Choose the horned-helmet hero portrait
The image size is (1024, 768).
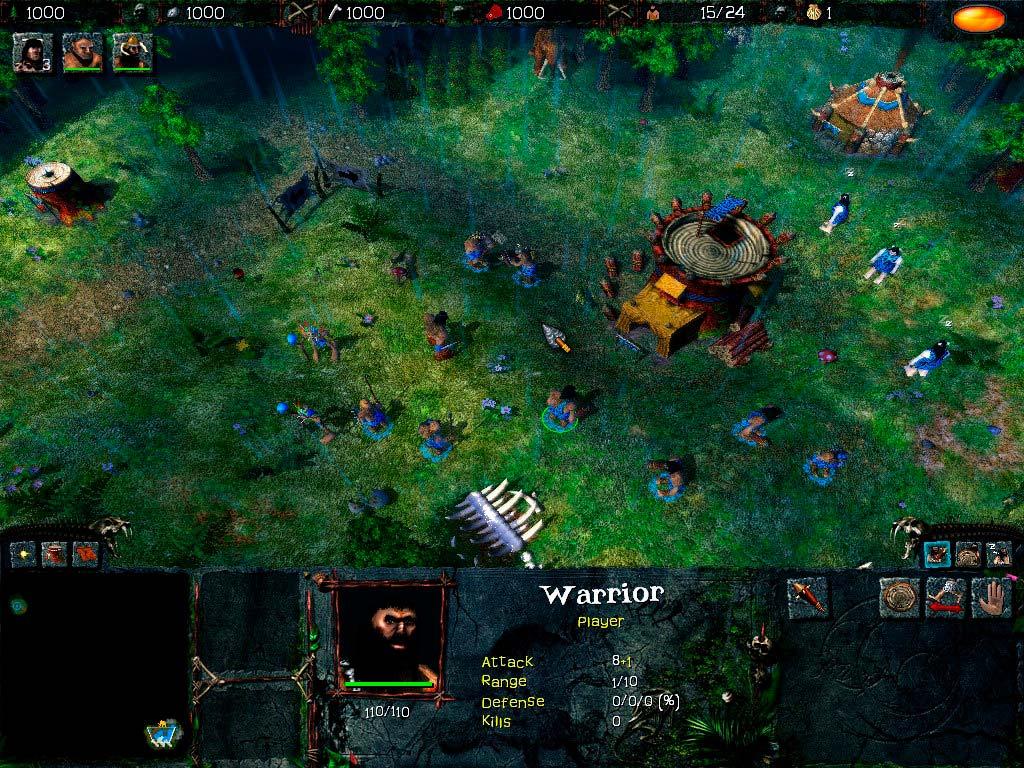point(132,52)
